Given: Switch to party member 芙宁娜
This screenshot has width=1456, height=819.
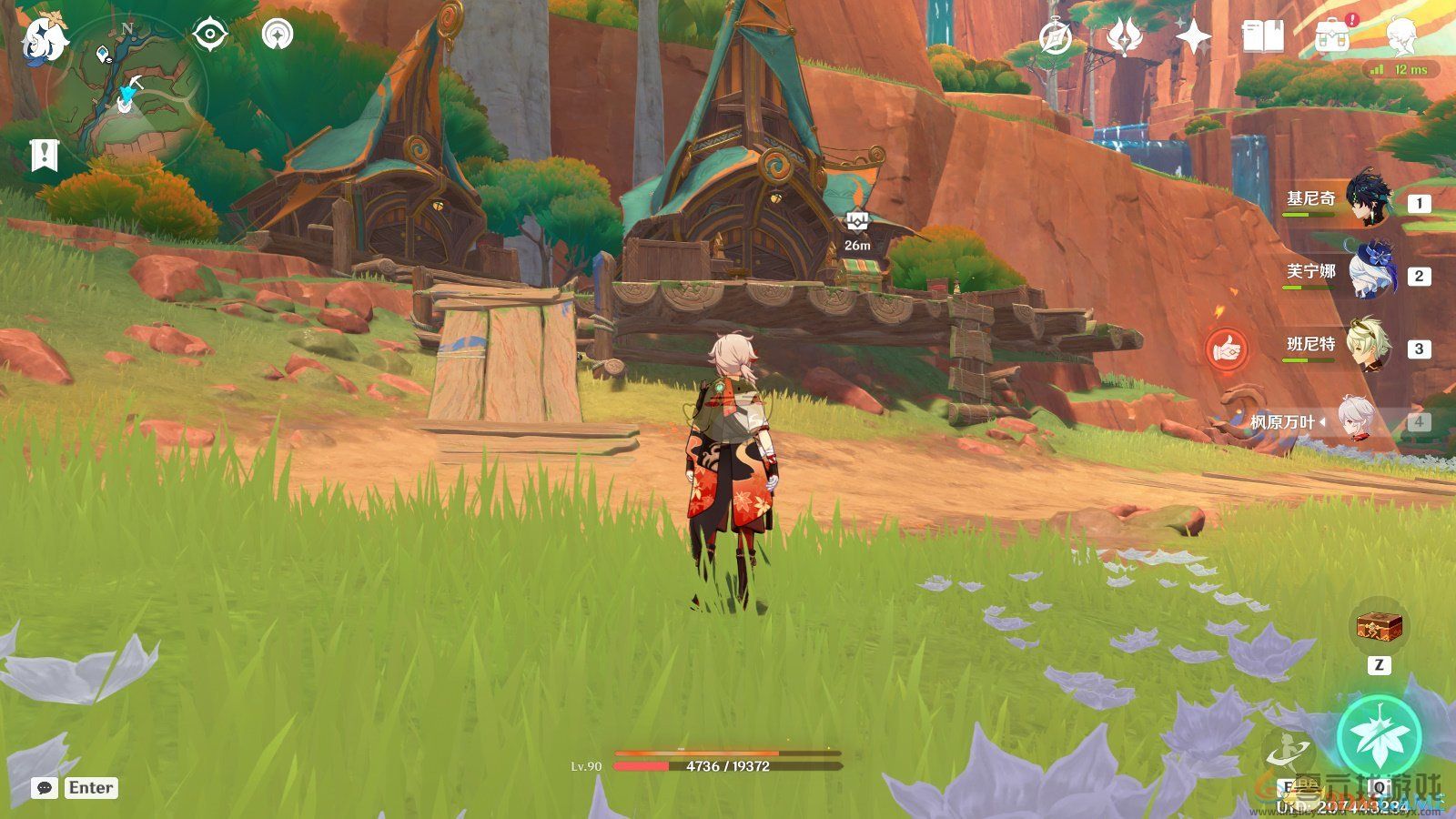Looking at the screenshot, I should pos(1365,272).
